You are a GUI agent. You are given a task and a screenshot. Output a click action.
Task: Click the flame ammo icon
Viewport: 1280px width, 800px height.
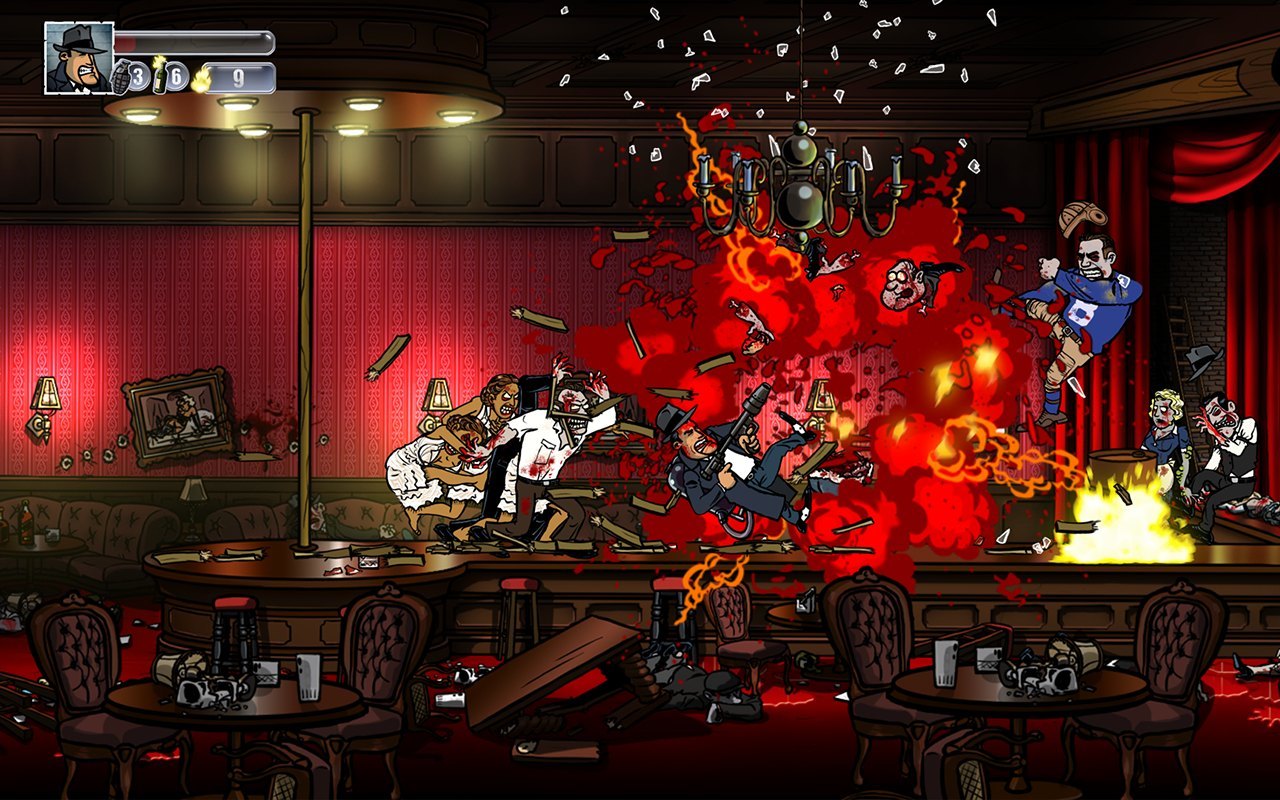200,78
